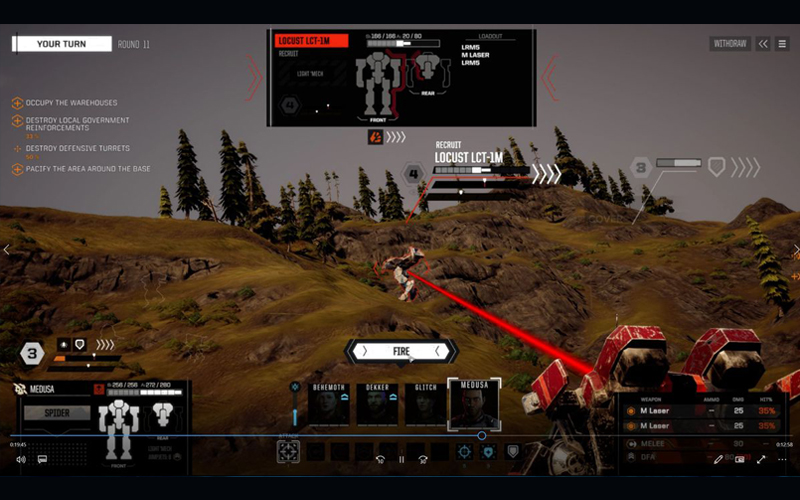Seek along the video progress bar
The image size is (800, 500).
pos(300,436)
